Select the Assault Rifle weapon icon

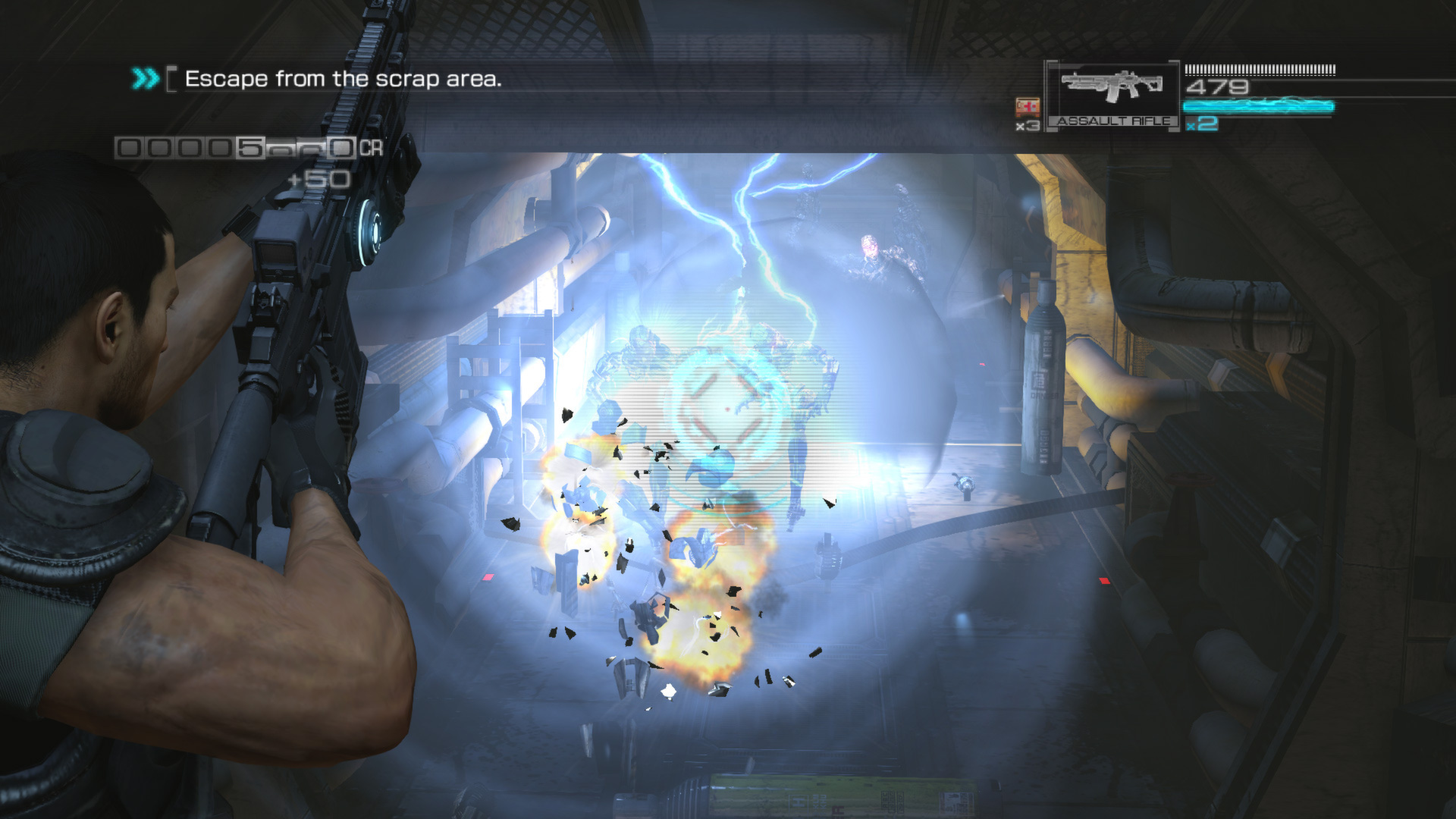pos(1112,85)
